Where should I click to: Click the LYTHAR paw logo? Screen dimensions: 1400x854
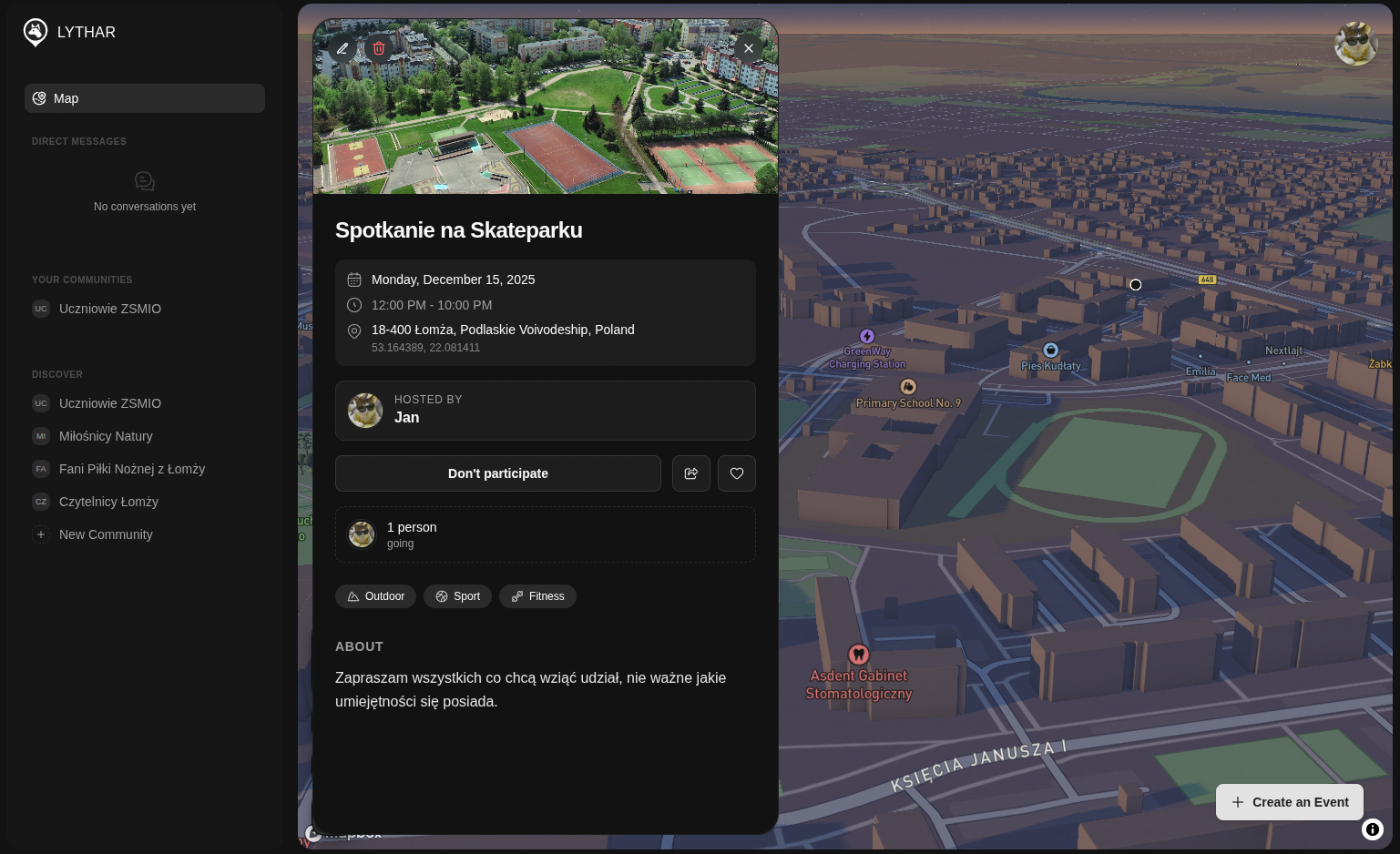(x=35, y=32)
